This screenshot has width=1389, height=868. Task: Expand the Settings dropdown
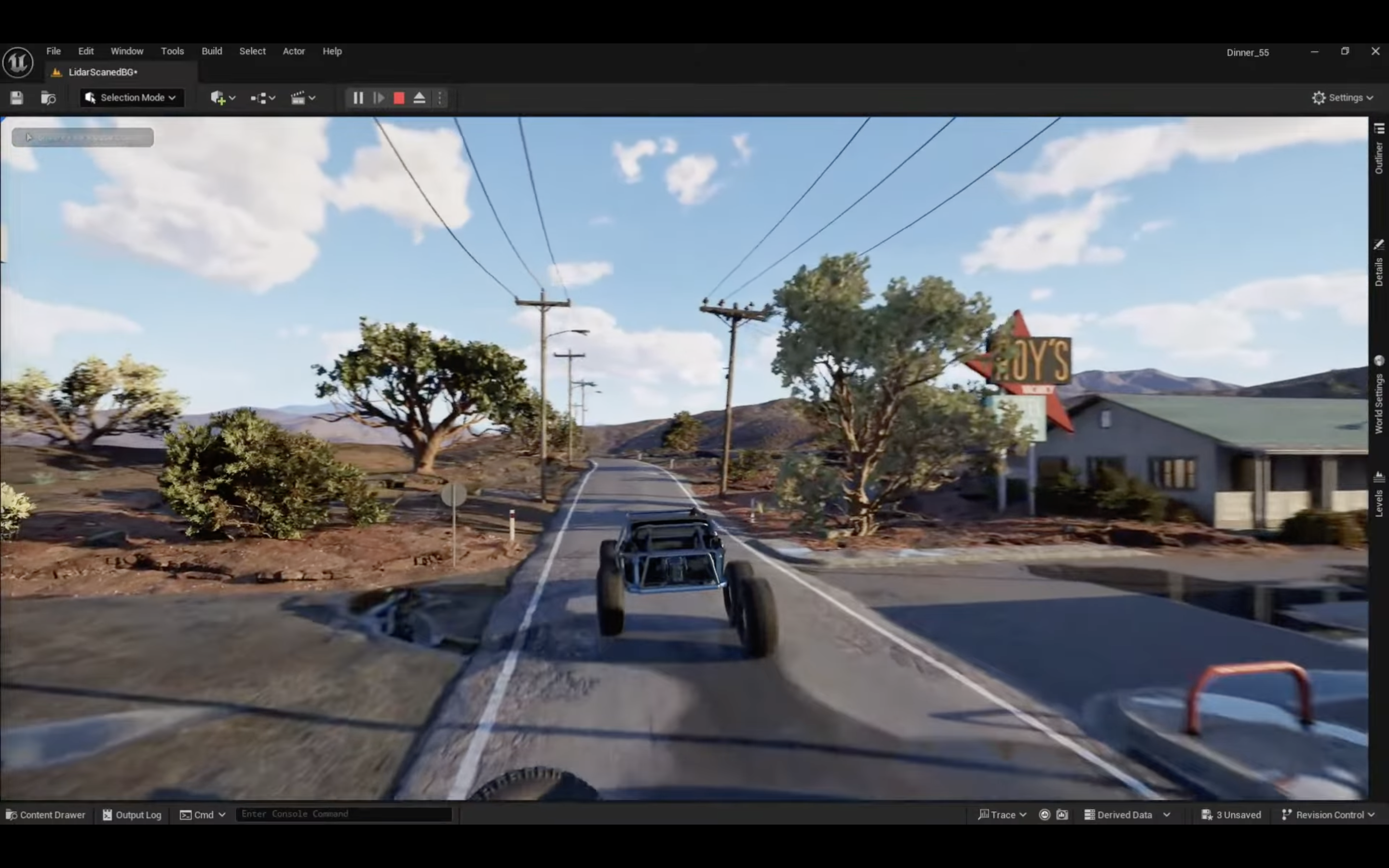click(1343, 97)
